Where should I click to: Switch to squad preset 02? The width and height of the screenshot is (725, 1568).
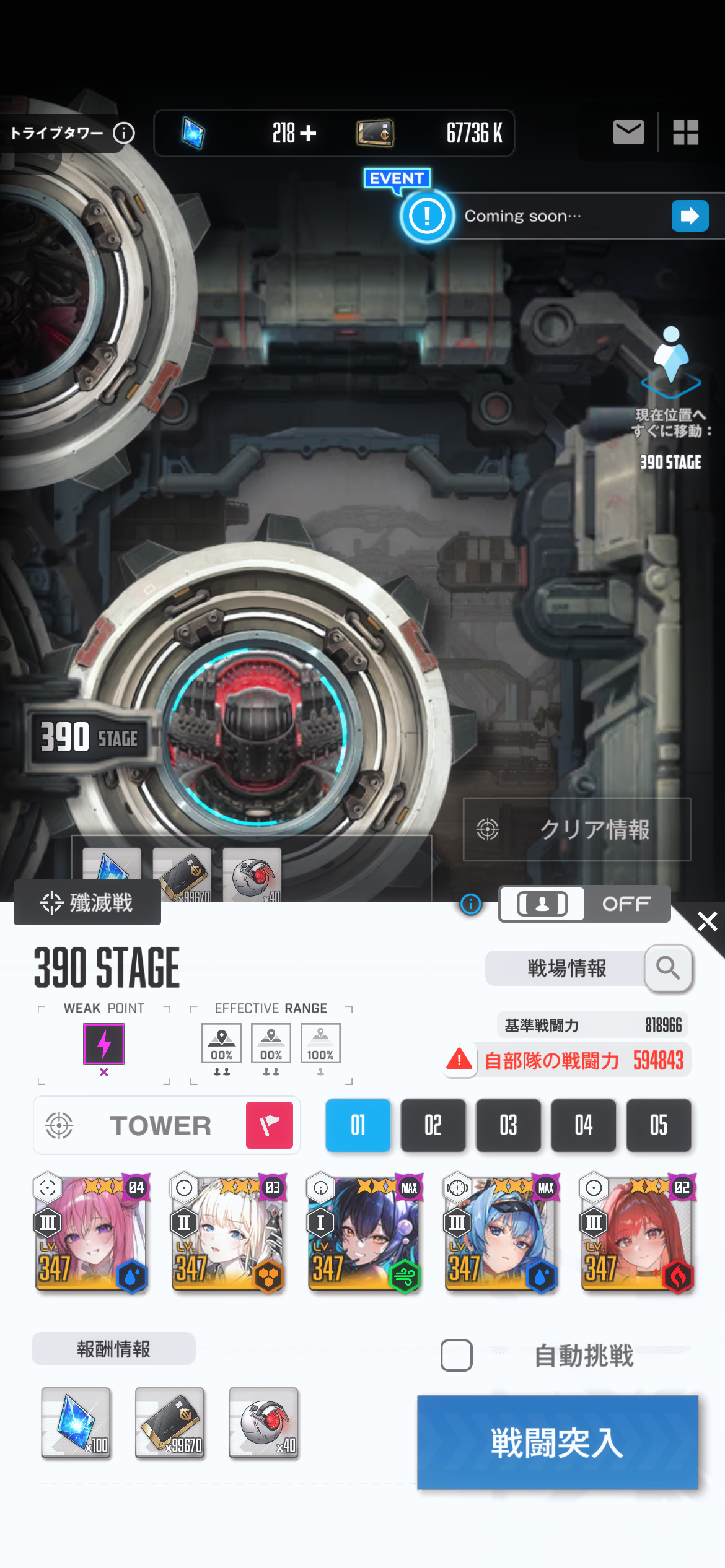pos(433,1125)
